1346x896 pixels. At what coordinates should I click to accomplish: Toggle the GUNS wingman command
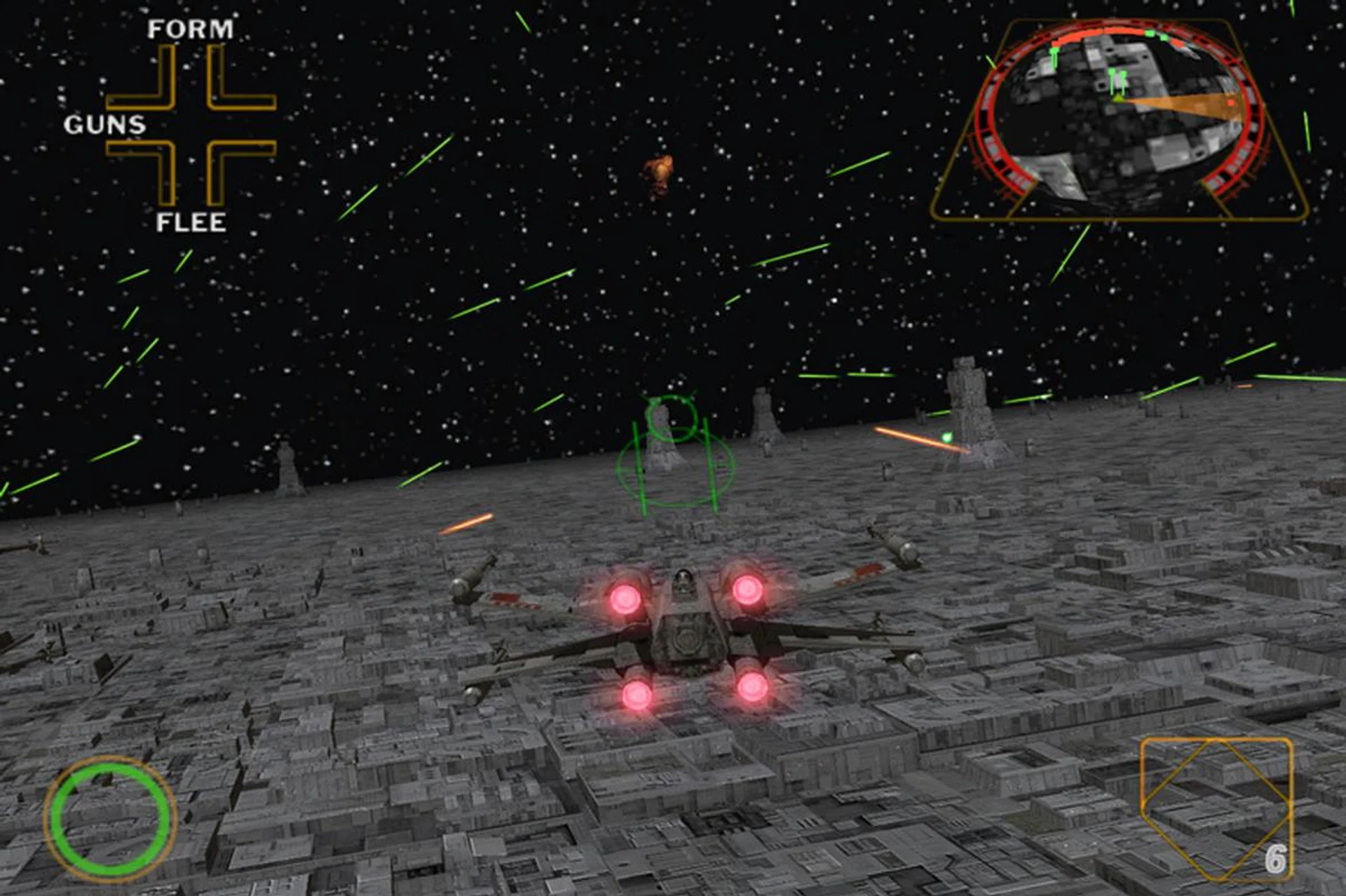(105, 126)
